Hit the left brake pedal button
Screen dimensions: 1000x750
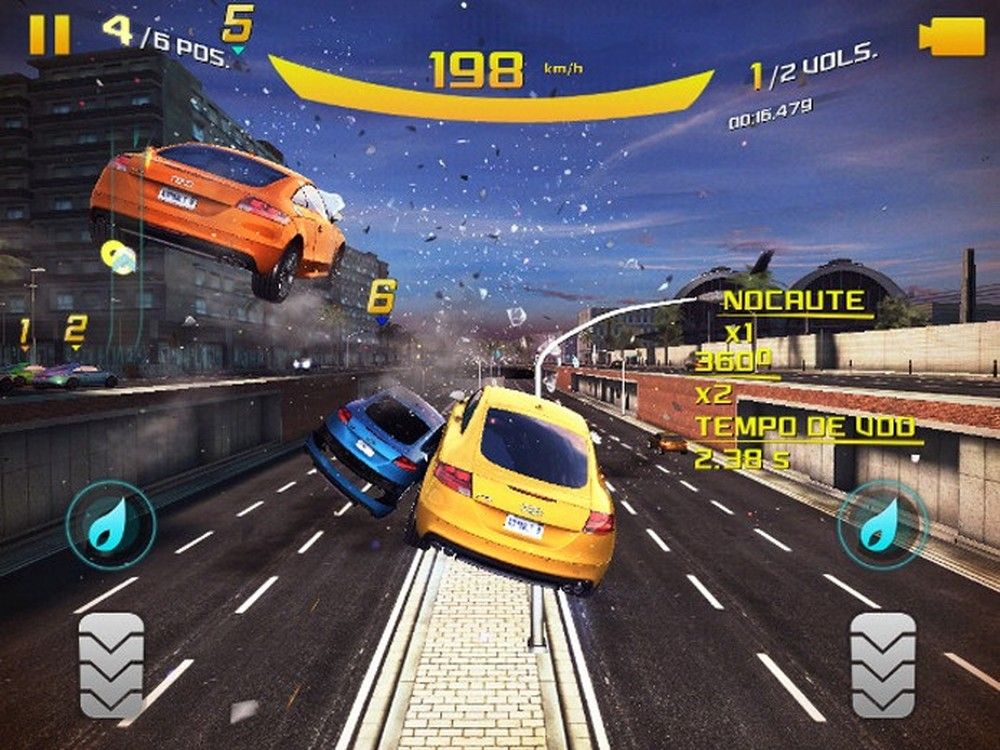coord(111,664)
